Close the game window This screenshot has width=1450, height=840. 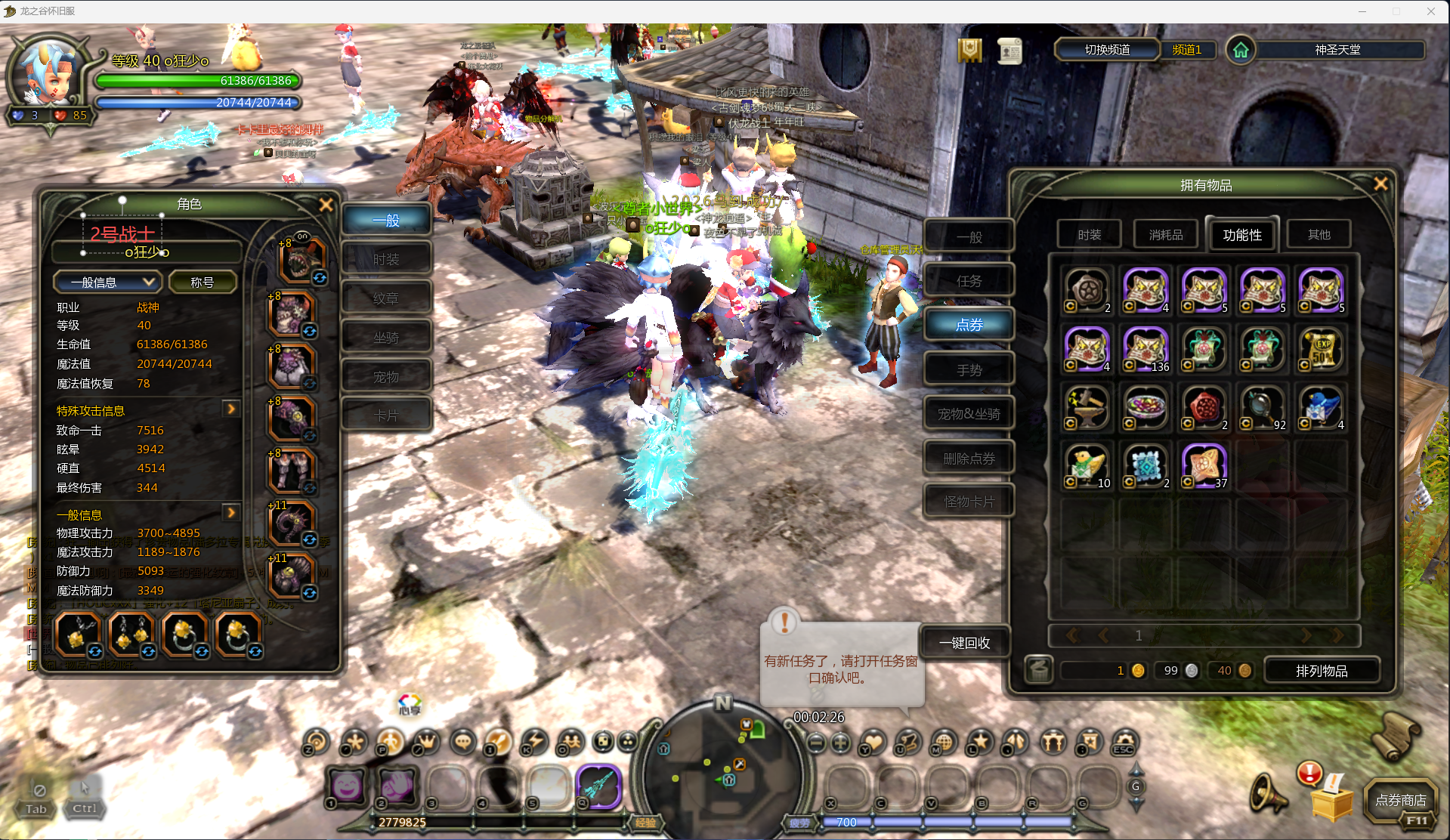point(1430,11)
